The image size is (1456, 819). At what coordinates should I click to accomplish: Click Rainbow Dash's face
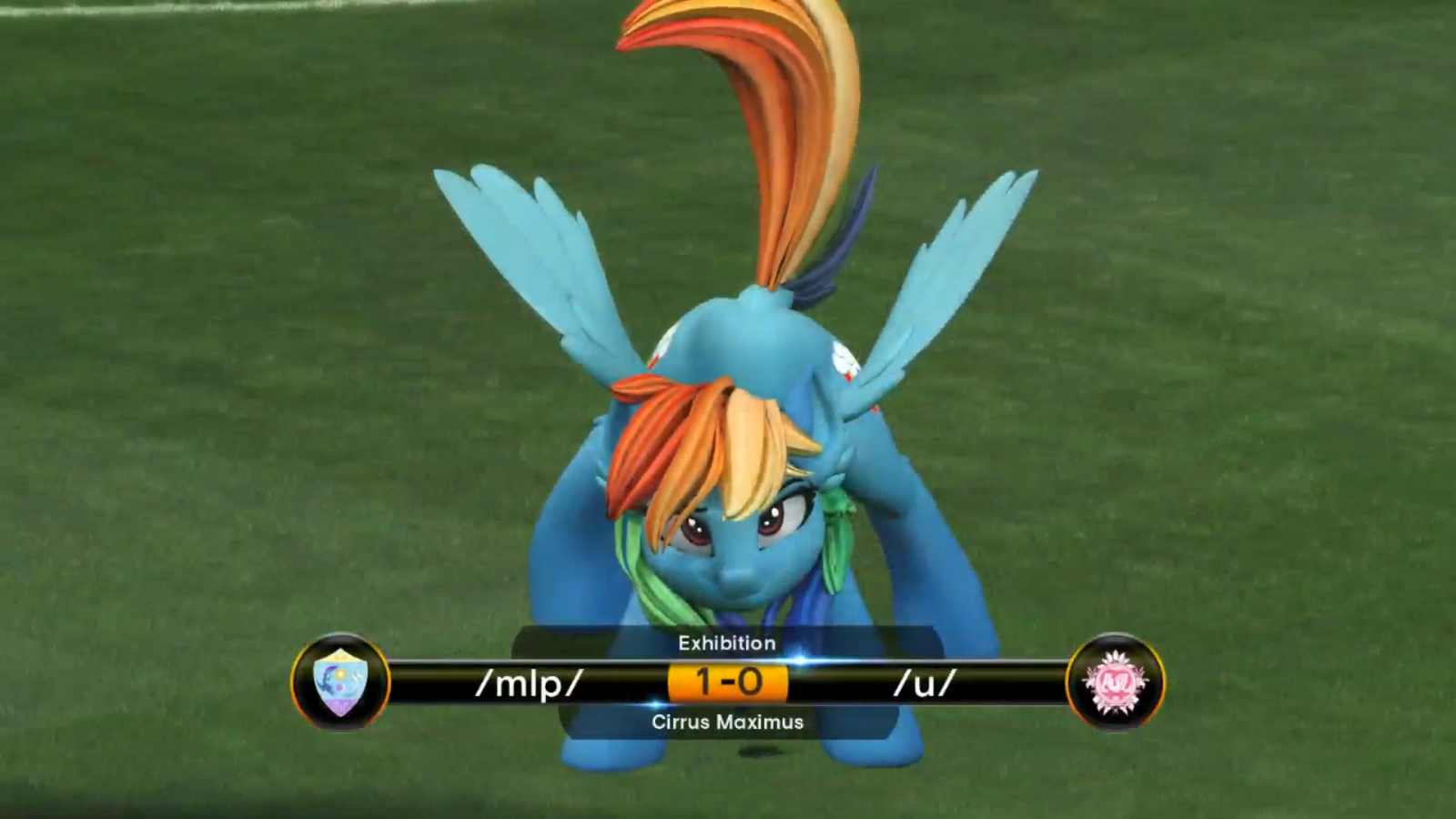pos(728,537)
